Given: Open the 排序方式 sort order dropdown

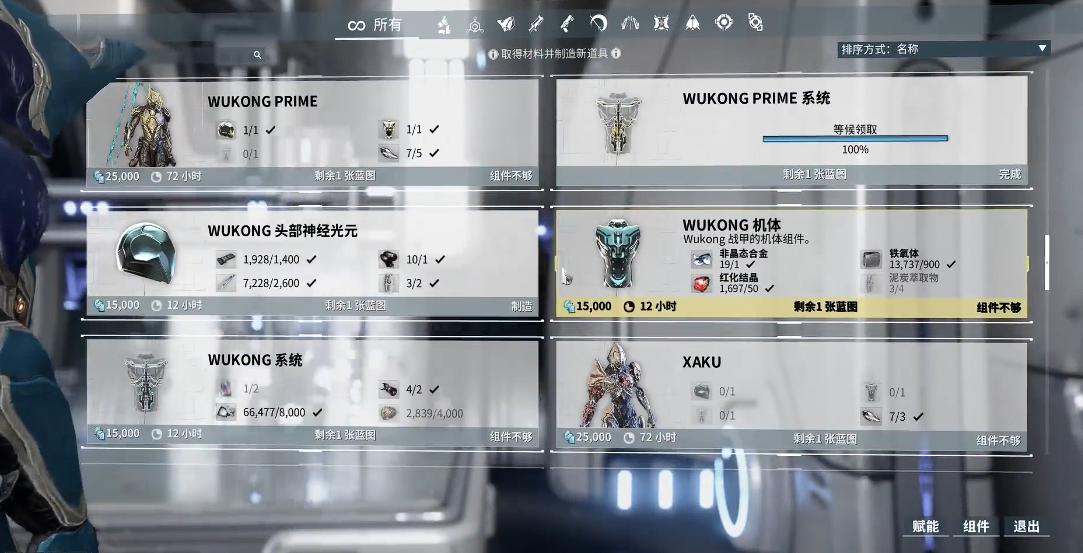Looking at the screenshot, I should [x=944, y=48].
